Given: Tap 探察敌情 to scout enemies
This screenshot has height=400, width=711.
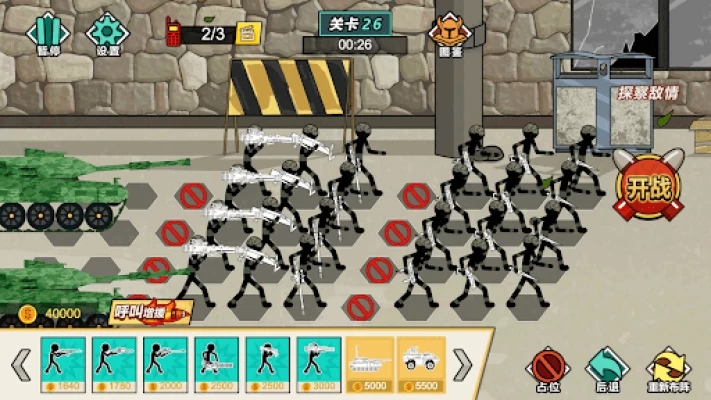Looking at the screenshot, I should [x=646, y=93].
